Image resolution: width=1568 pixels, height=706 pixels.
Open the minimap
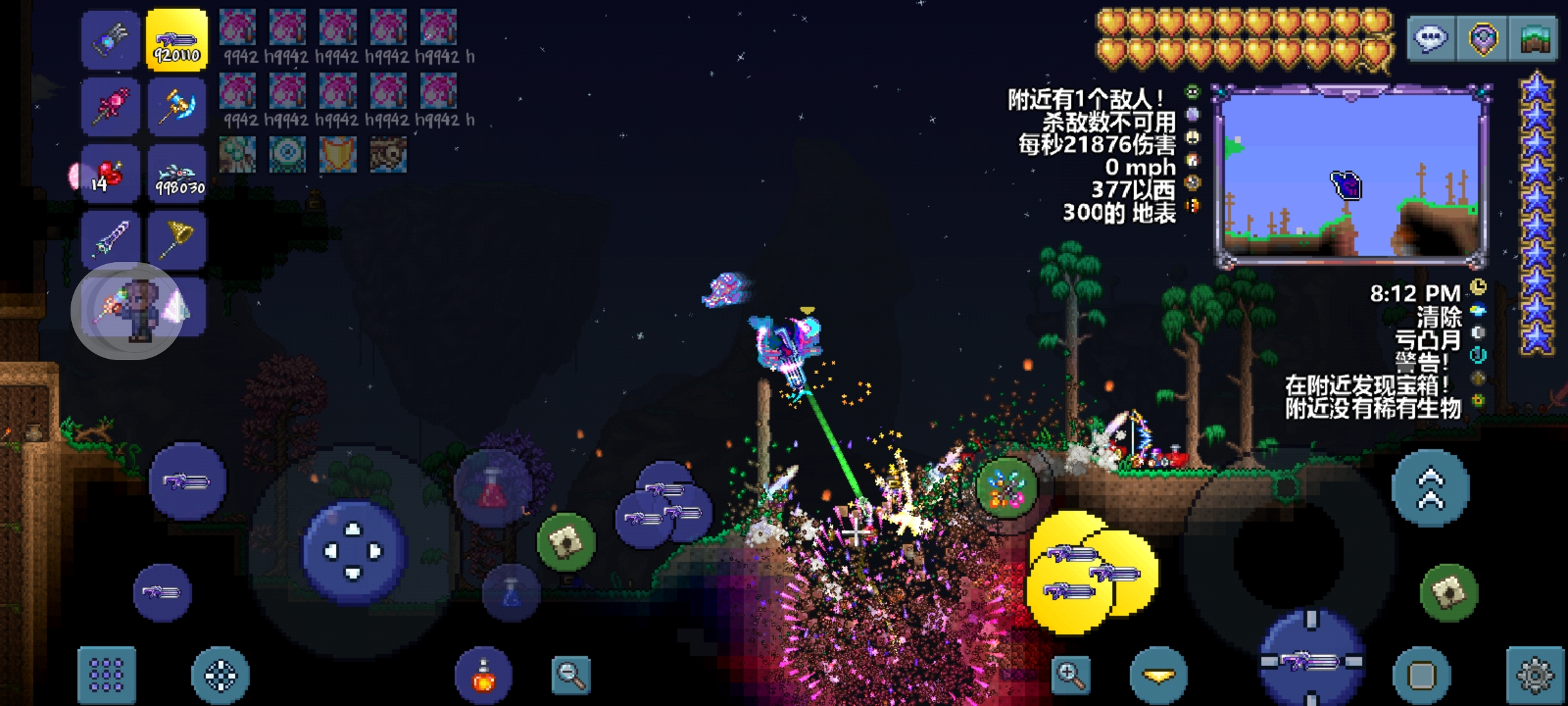[1350, 176]
